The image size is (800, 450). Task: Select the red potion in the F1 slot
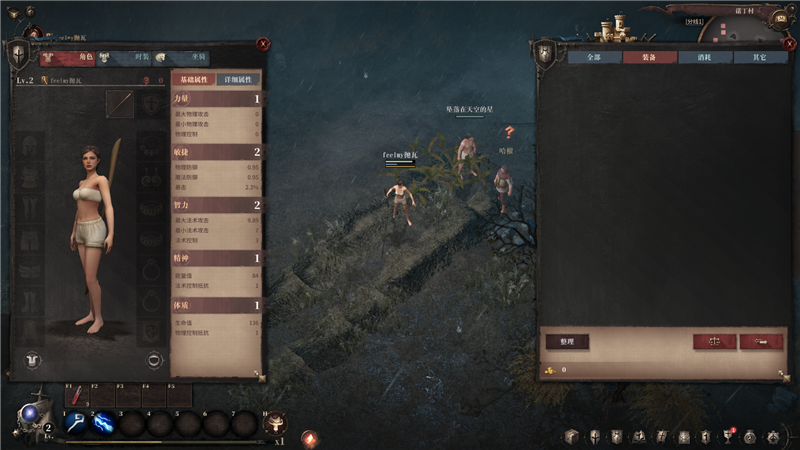76,397
